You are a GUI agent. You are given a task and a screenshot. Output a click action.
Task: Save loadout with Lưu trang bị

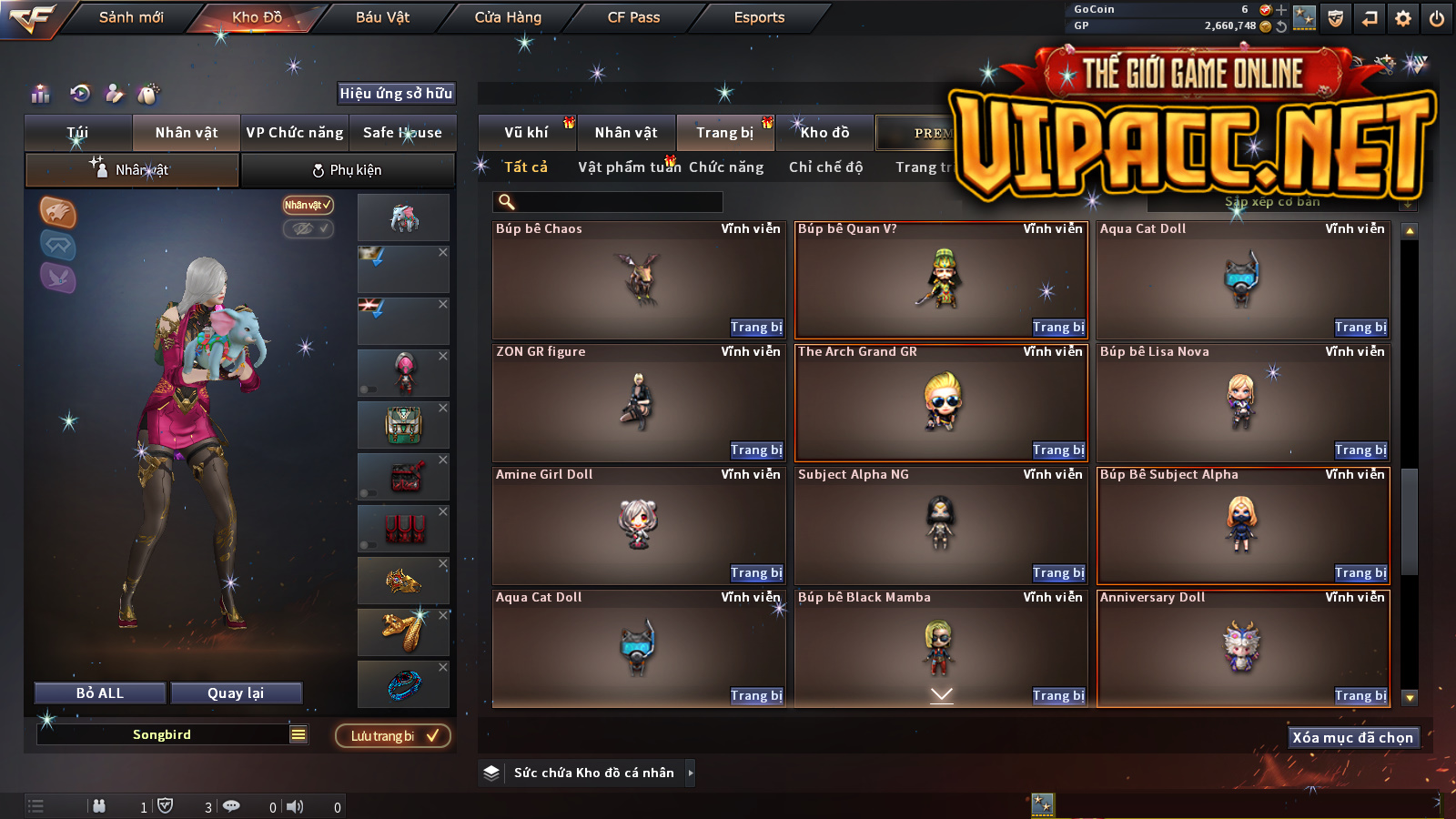point(393,736)
